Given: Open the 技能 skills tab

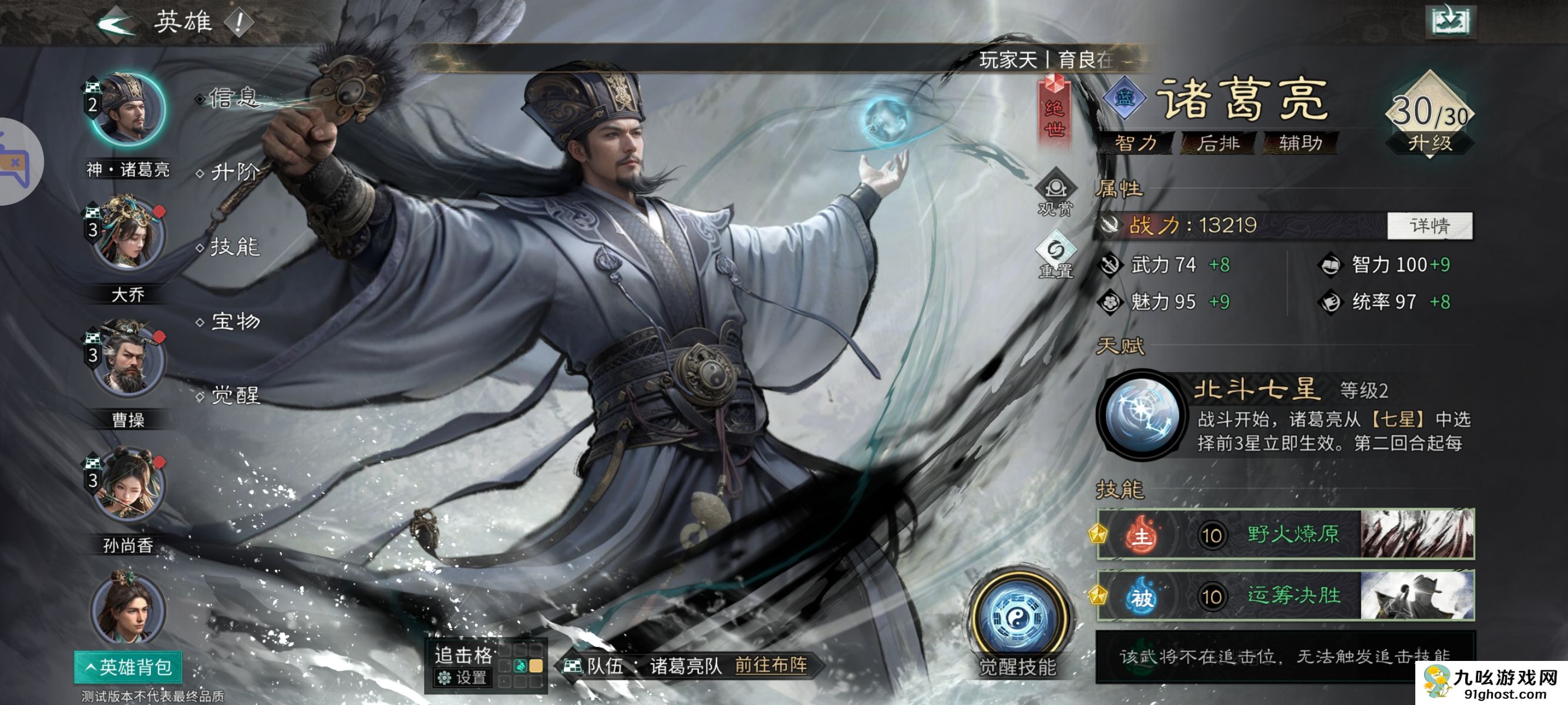Looking at the screenshot, I should point(235,247).
